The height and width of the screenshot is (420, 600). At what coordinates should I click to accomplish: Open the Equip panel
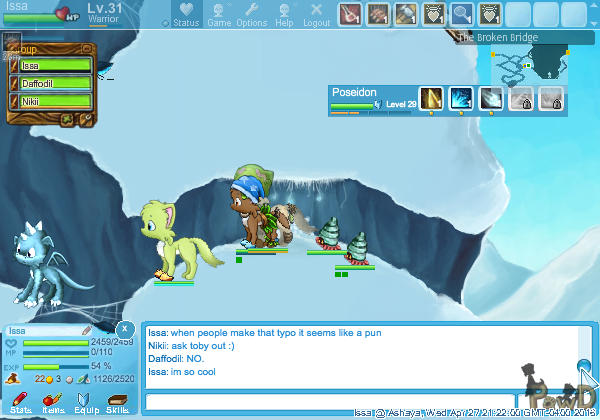click(x=86, y=403)
